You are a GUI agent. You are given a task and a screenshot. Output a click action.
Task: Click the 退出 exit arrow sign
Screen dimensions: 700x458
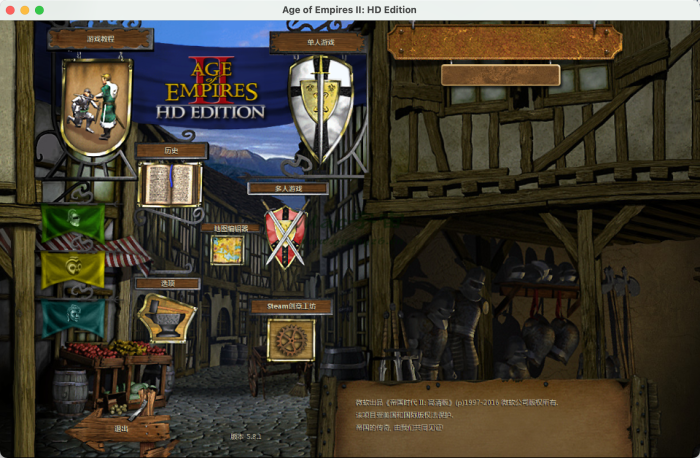pyautogui.click(x=121, y=428)
